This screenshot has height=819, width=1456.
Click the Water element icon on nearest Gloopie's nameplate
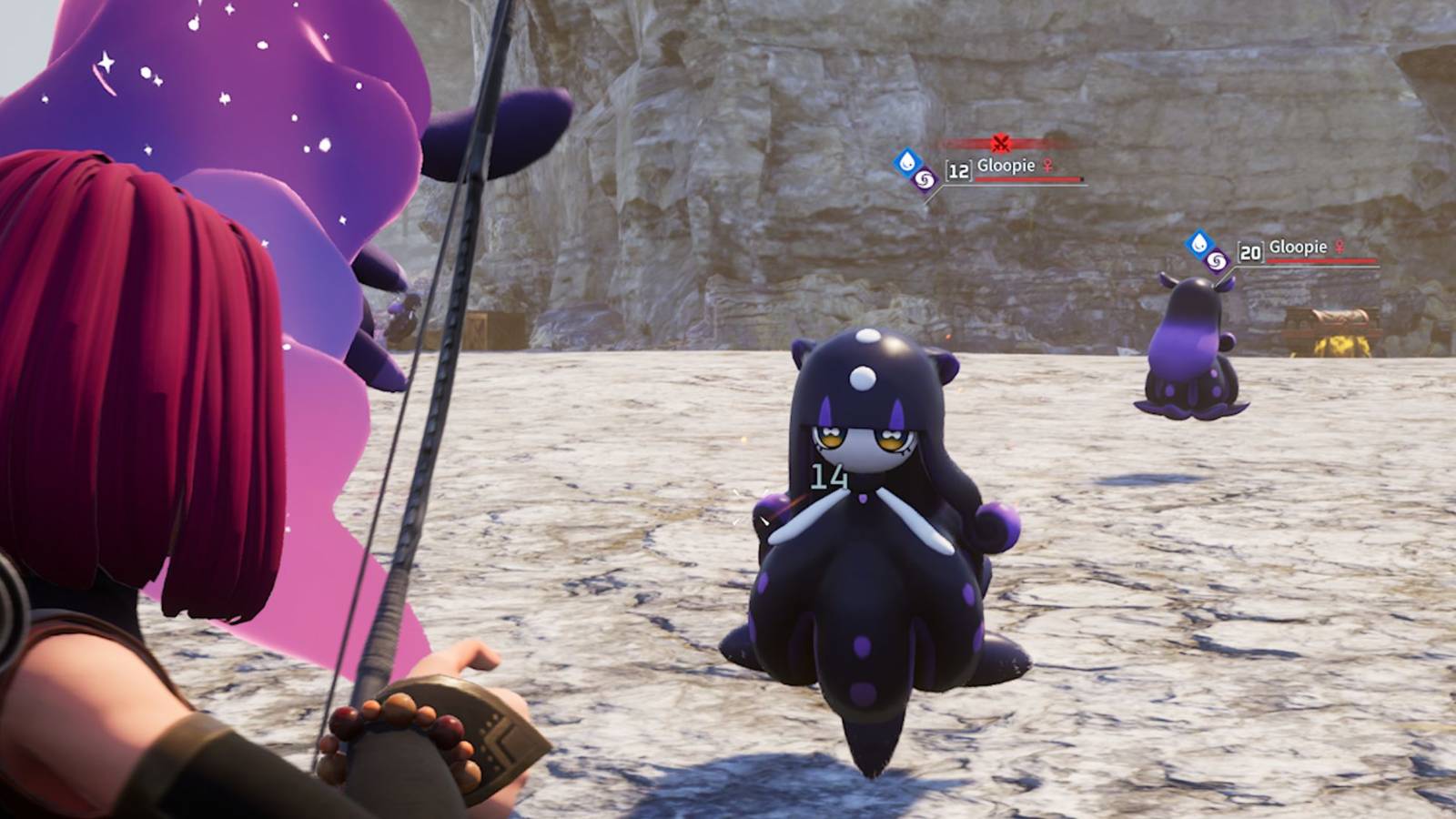click(905, 163)
